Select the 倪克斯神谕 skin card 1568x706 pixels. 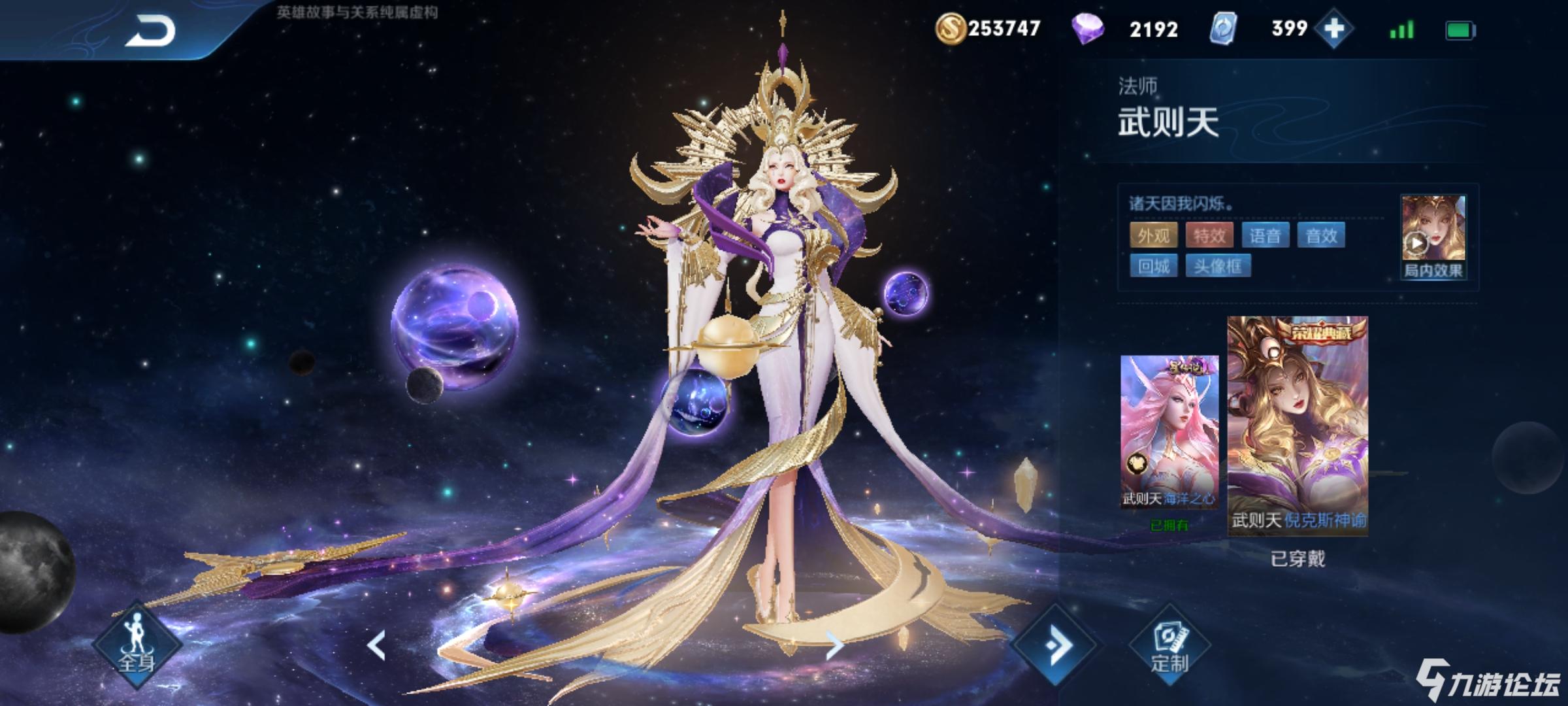pyautogui.click(x=1298, y=425)
